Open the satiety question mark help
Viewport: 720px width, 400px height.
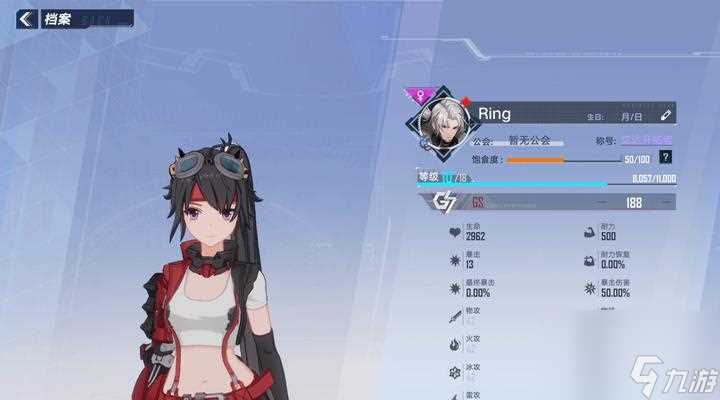pyautogui.click(x=665, y=158)
